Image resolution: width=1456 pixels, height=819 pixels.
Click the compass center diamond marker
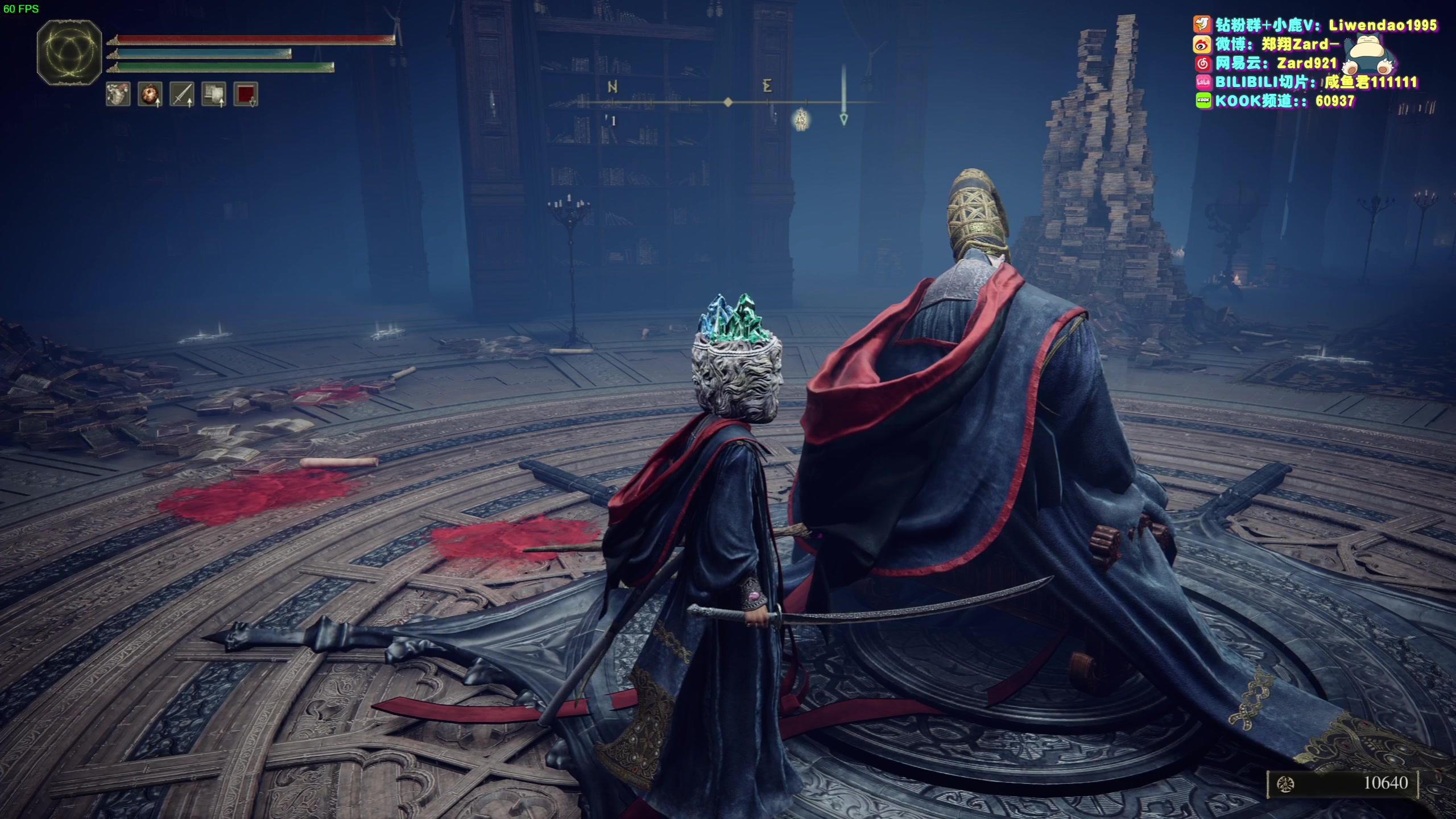727,102
